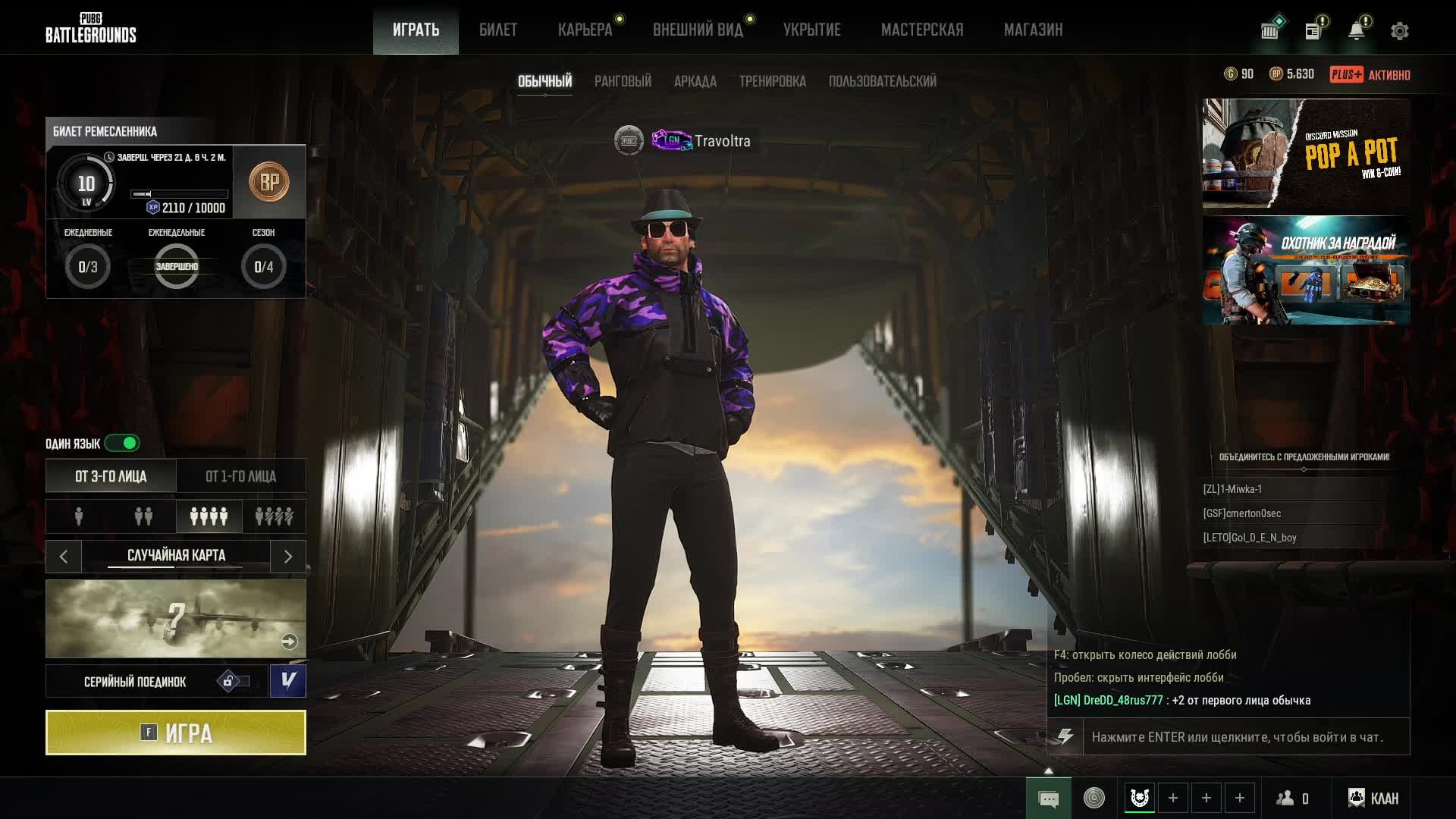Go to the МАГАЗИН store tab
Image resolution: width=1456 pixels, height=819 pixels.
pyautogui.click(x=1033, y=30)
